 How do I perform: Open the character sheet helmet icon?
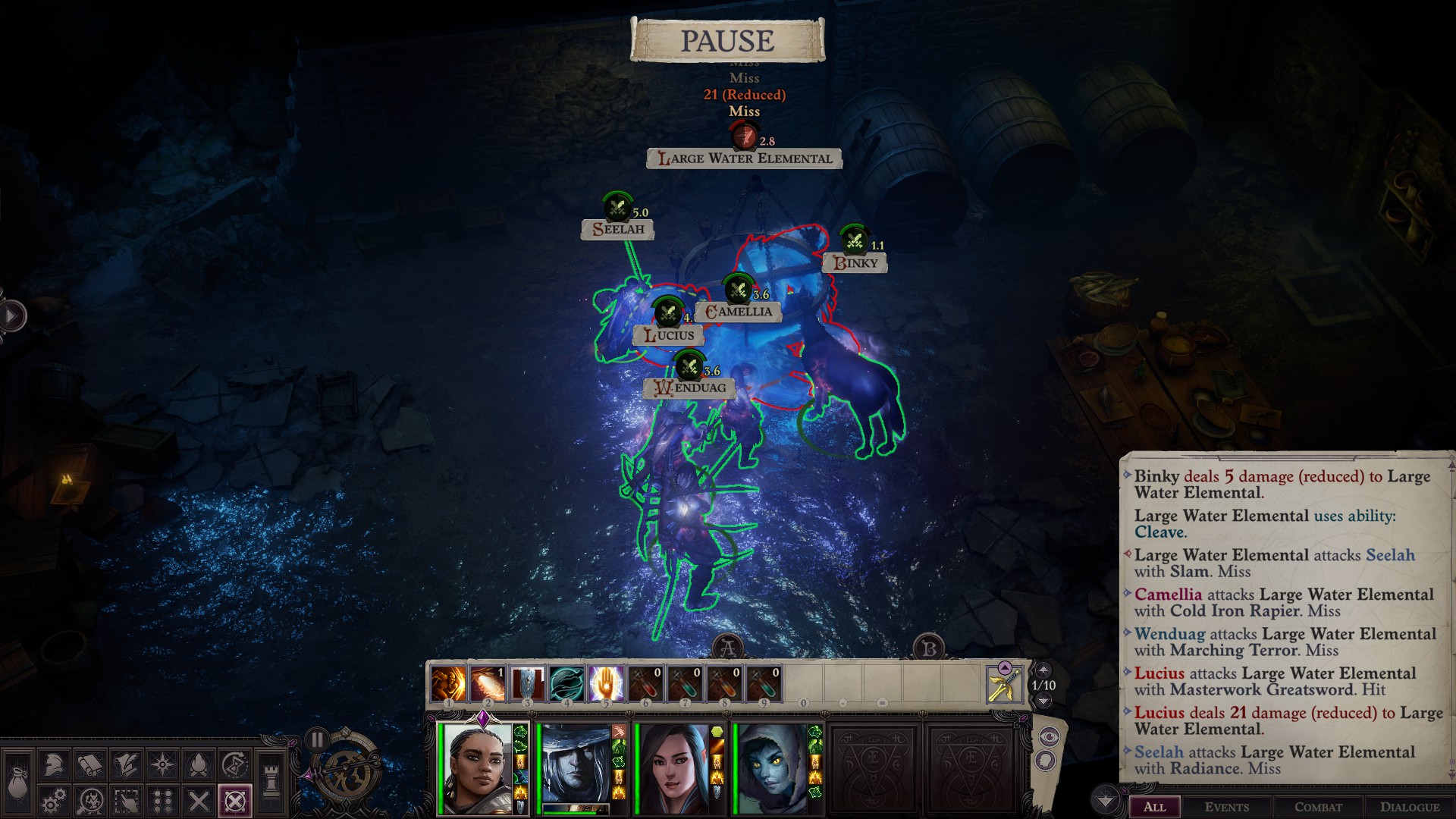coord(53,764)
